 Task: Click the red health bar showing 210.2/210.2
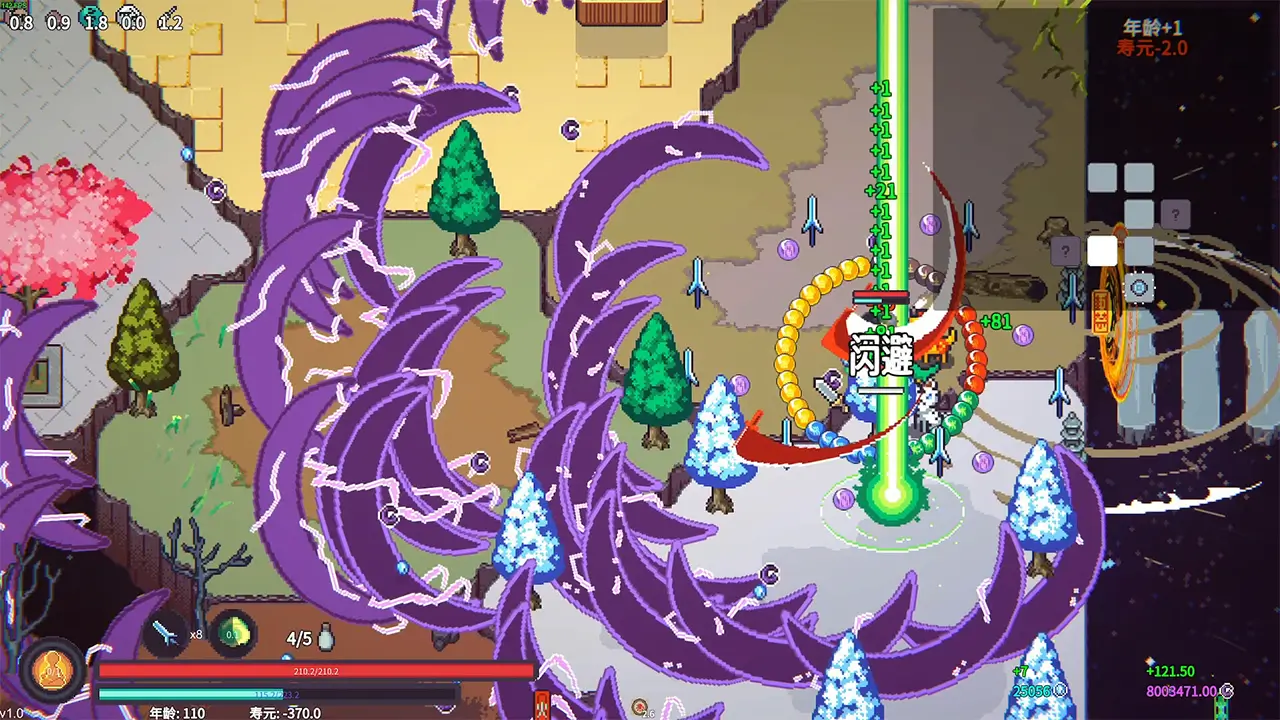pyautogui.click(x=315, y=670)
